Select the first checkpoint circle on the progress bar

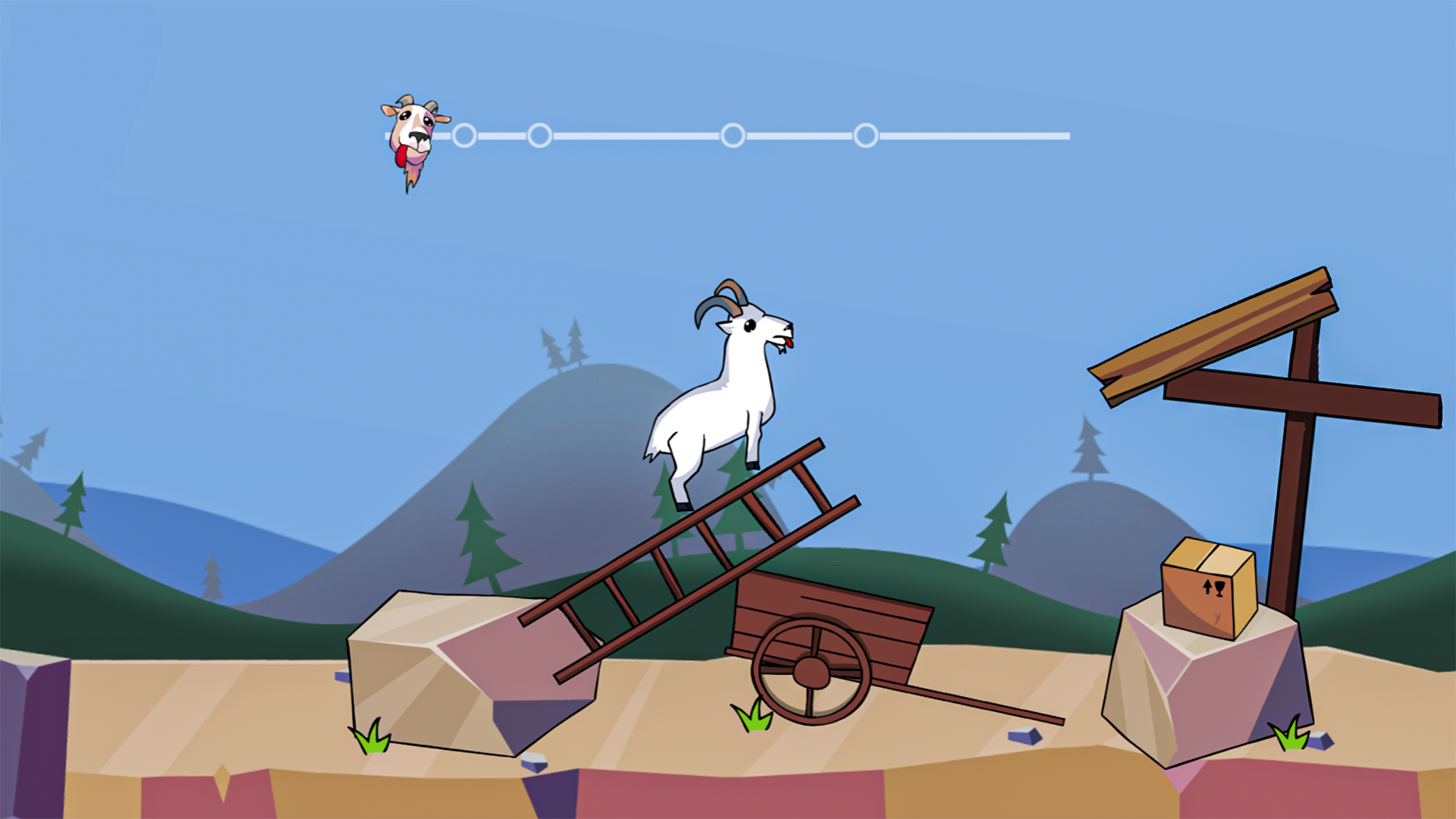click(466, 135)
